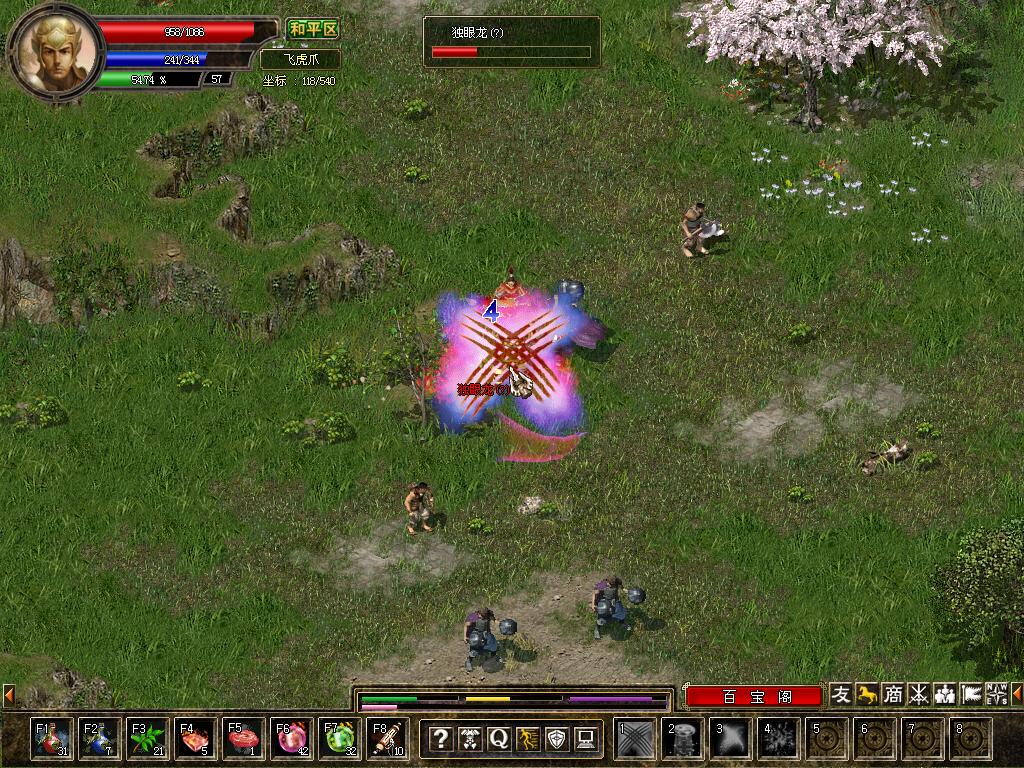Click the shield icon button
Viewport: 1024px width, 768px height.
click(x=557, y=739)
